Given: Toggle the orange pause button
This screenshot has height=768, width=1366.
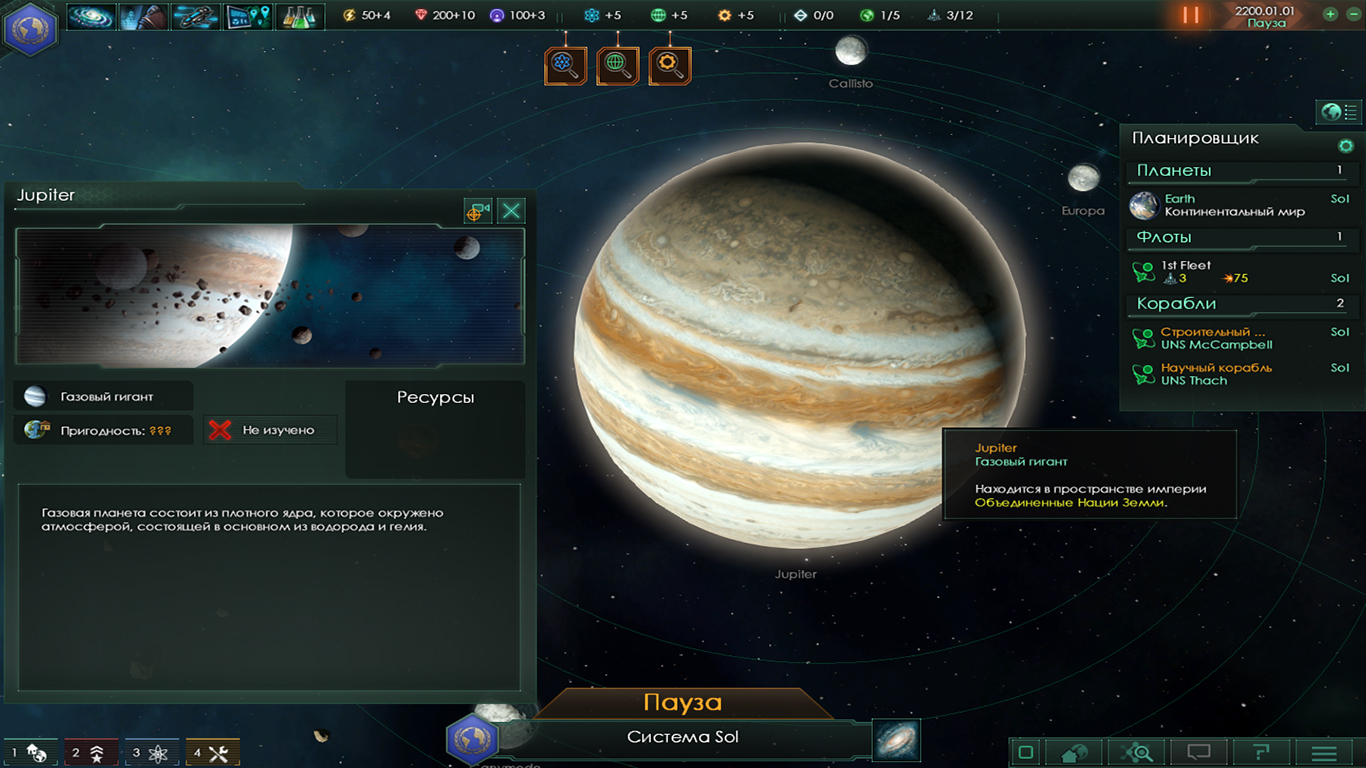Looking at the screenshot, I should pos(1190,15).
